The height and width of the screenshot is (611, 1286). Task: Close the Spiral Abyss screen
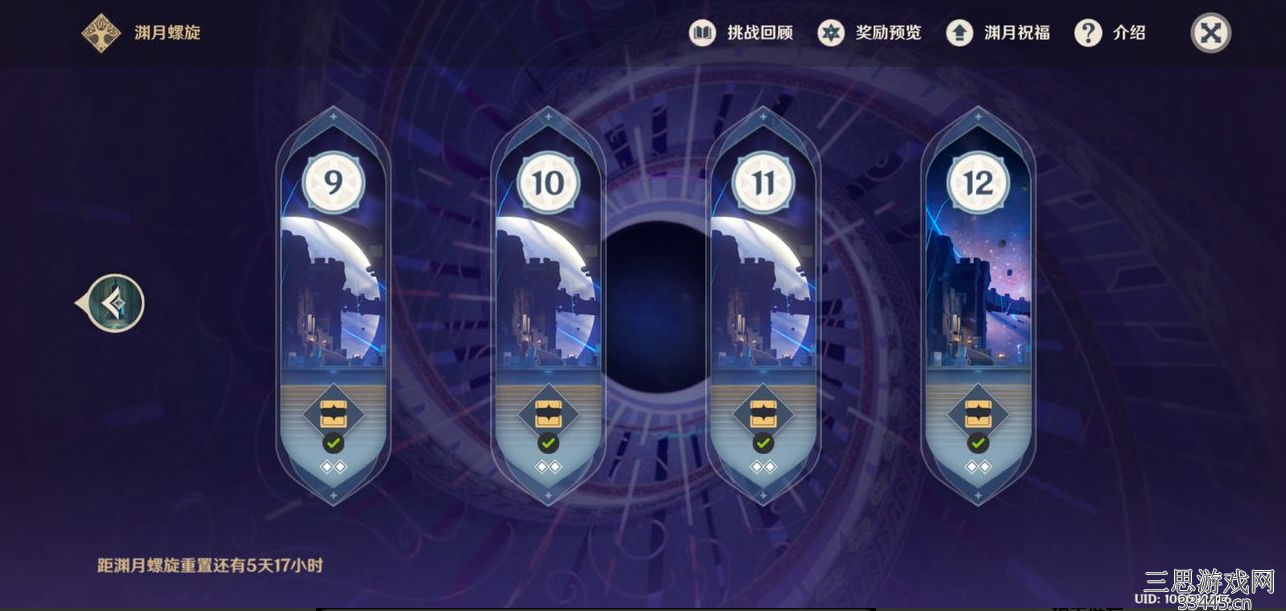point(1210,33)
